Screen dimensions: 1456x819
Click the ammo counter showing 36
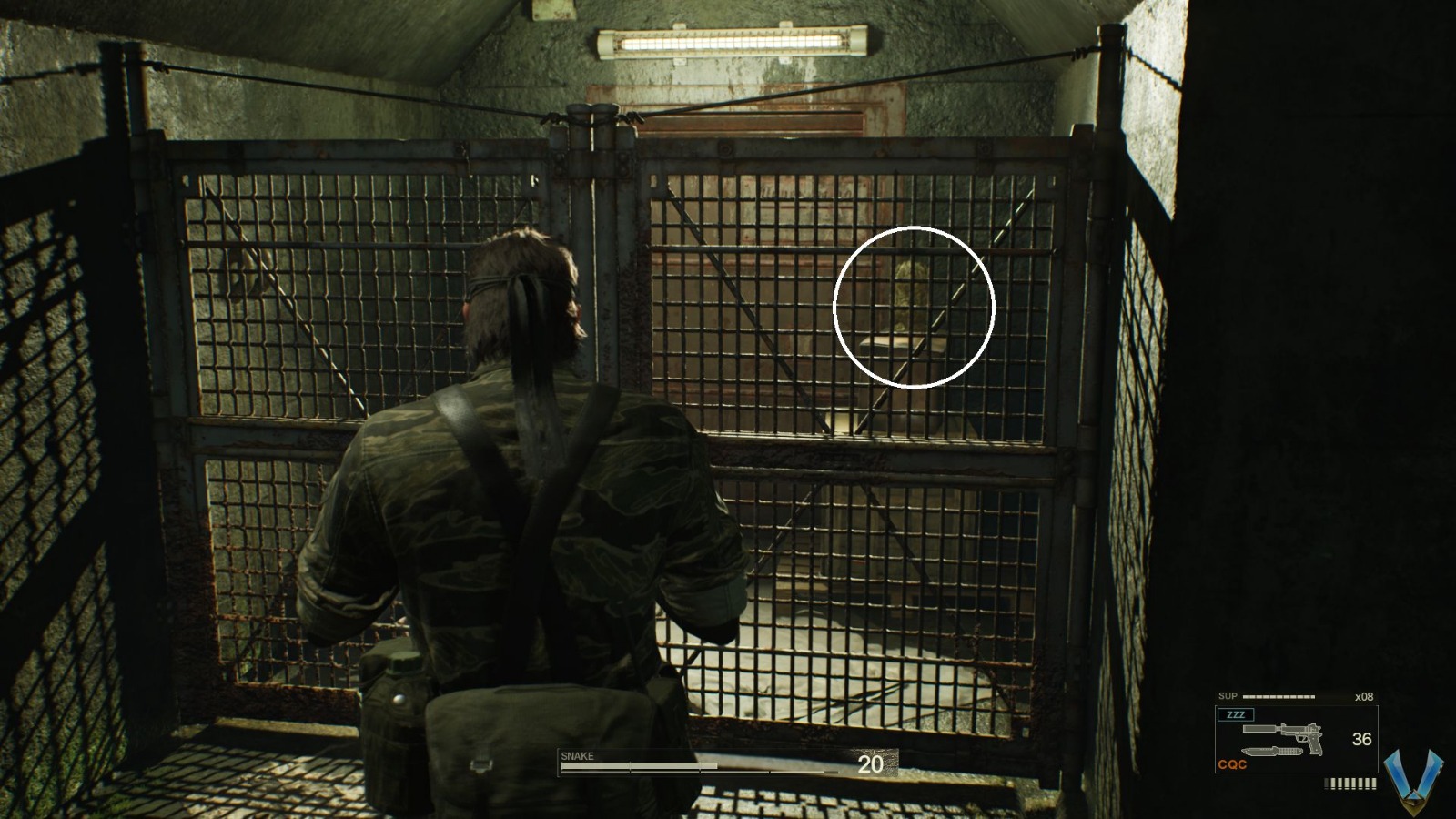click(1361, 740)
